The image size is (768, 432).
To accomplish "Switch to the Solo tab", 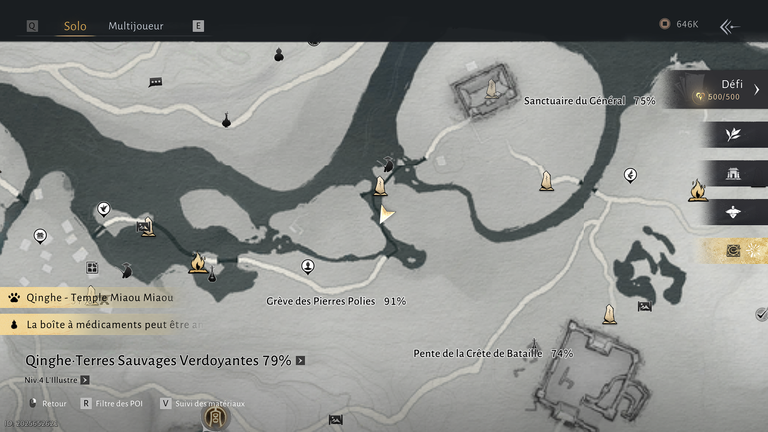I will 75,25.
